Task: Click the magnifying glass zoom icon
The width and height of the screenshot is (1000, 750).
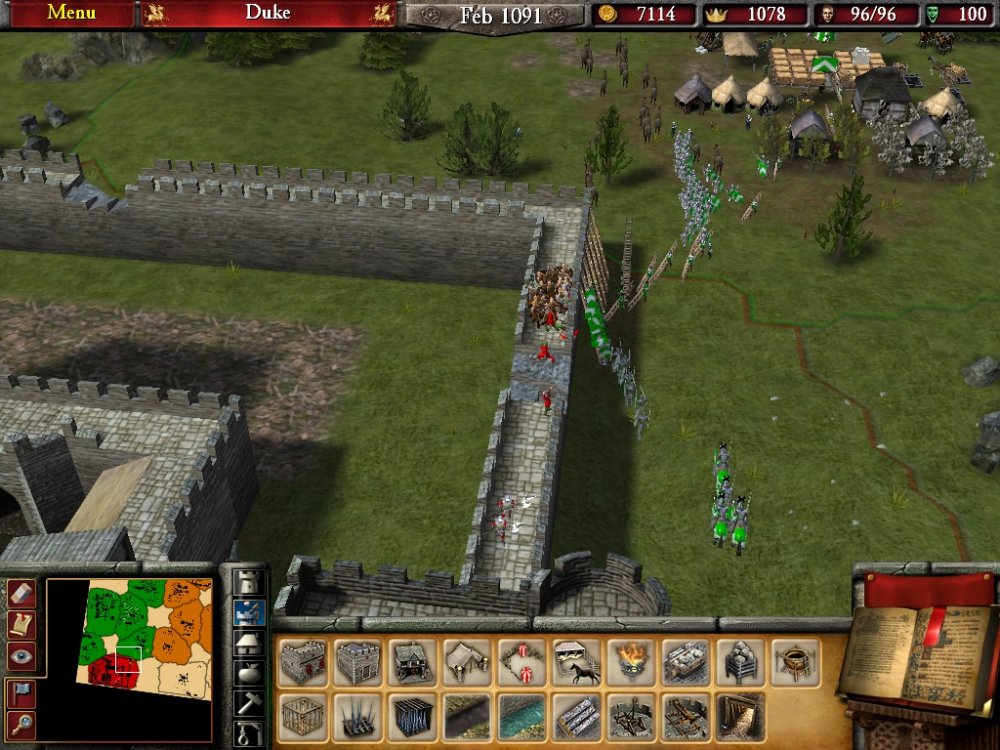Action: point(21,722)
